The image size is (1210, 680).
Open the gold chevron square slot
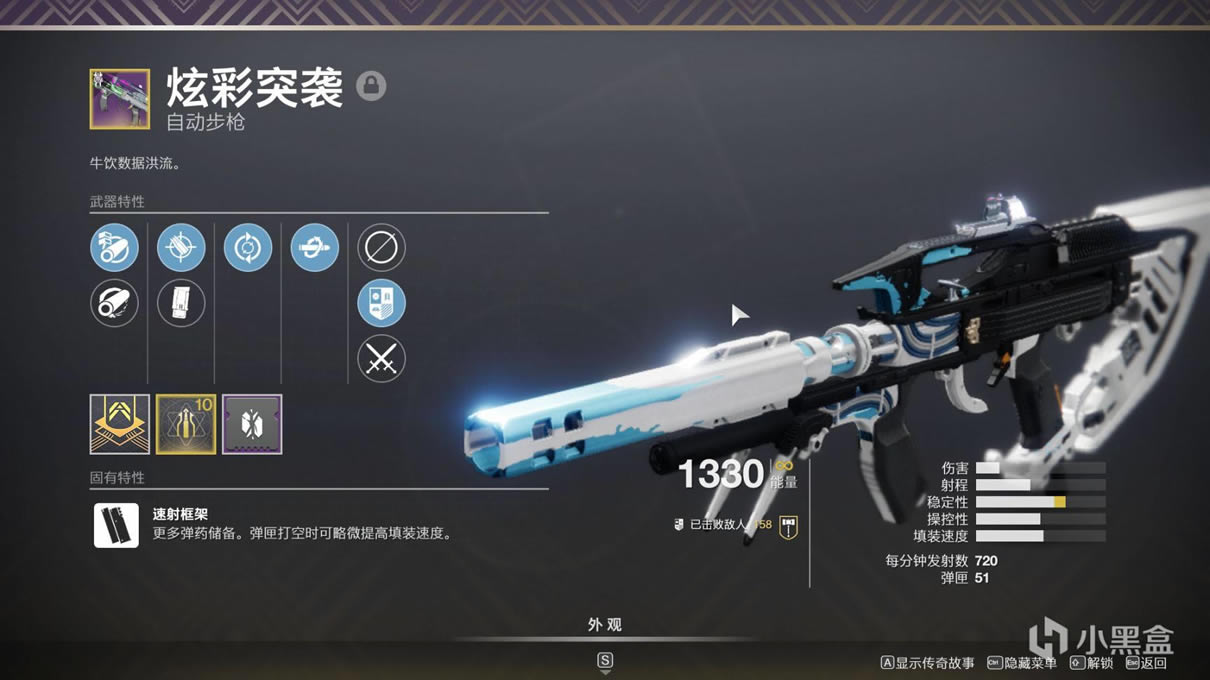[120, 424]
